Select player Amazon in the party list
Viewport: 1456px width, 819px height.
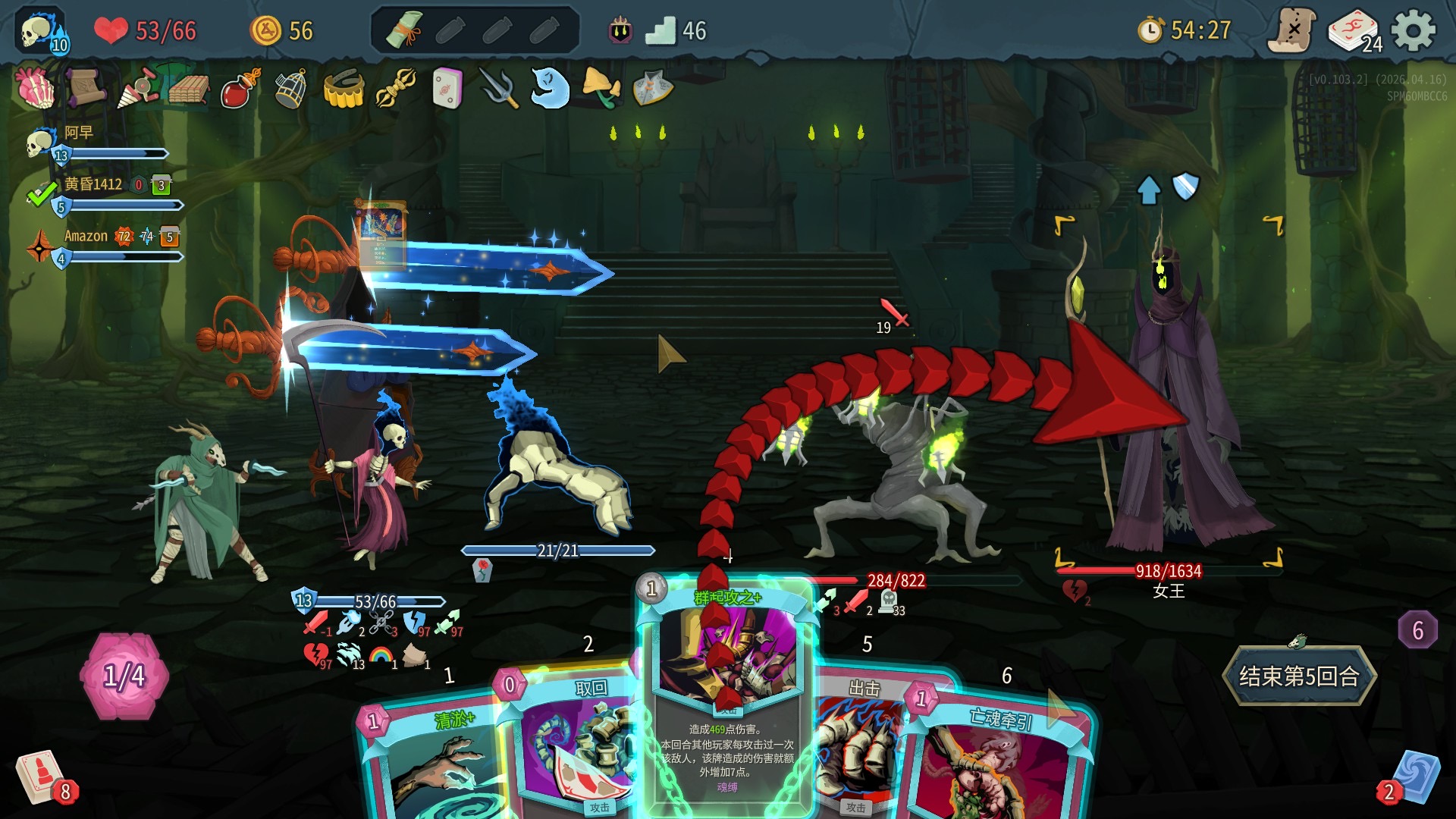click(86, 237)
